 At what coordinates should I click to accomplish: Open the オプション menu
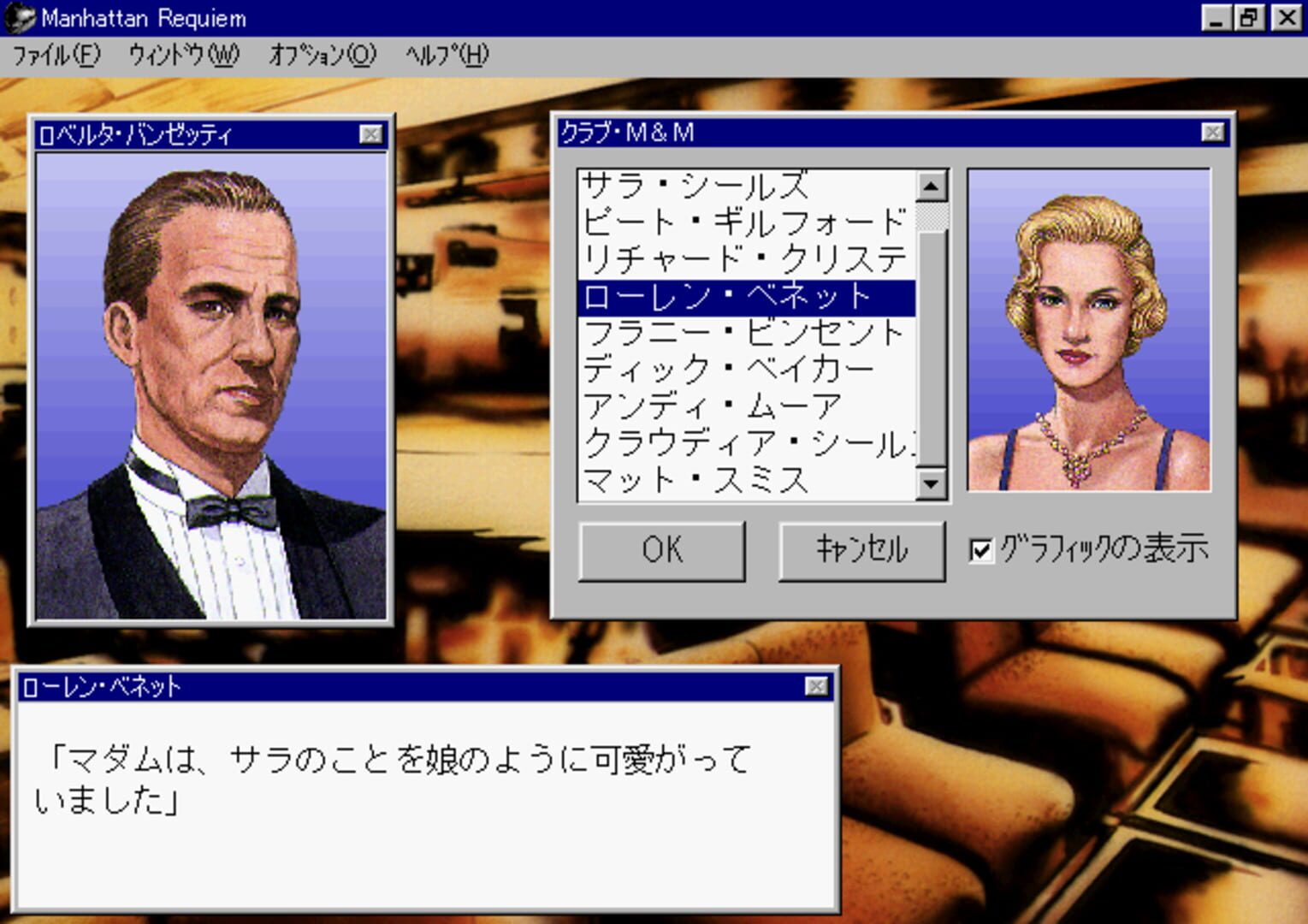click(323, 55)
